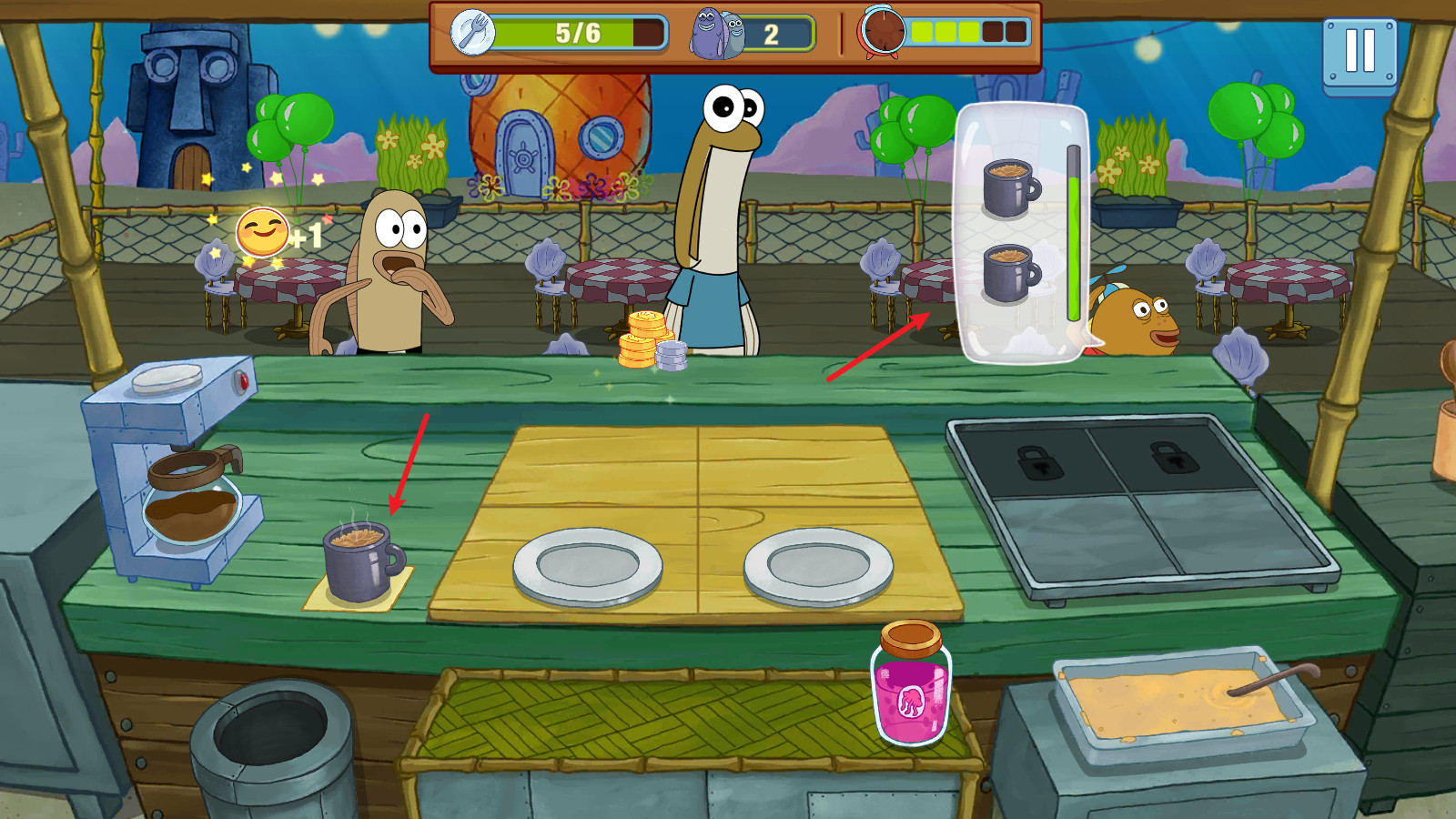1456x819 pixels.
Task: Collect the stack of gold coins
Action: tap(647, 340)
